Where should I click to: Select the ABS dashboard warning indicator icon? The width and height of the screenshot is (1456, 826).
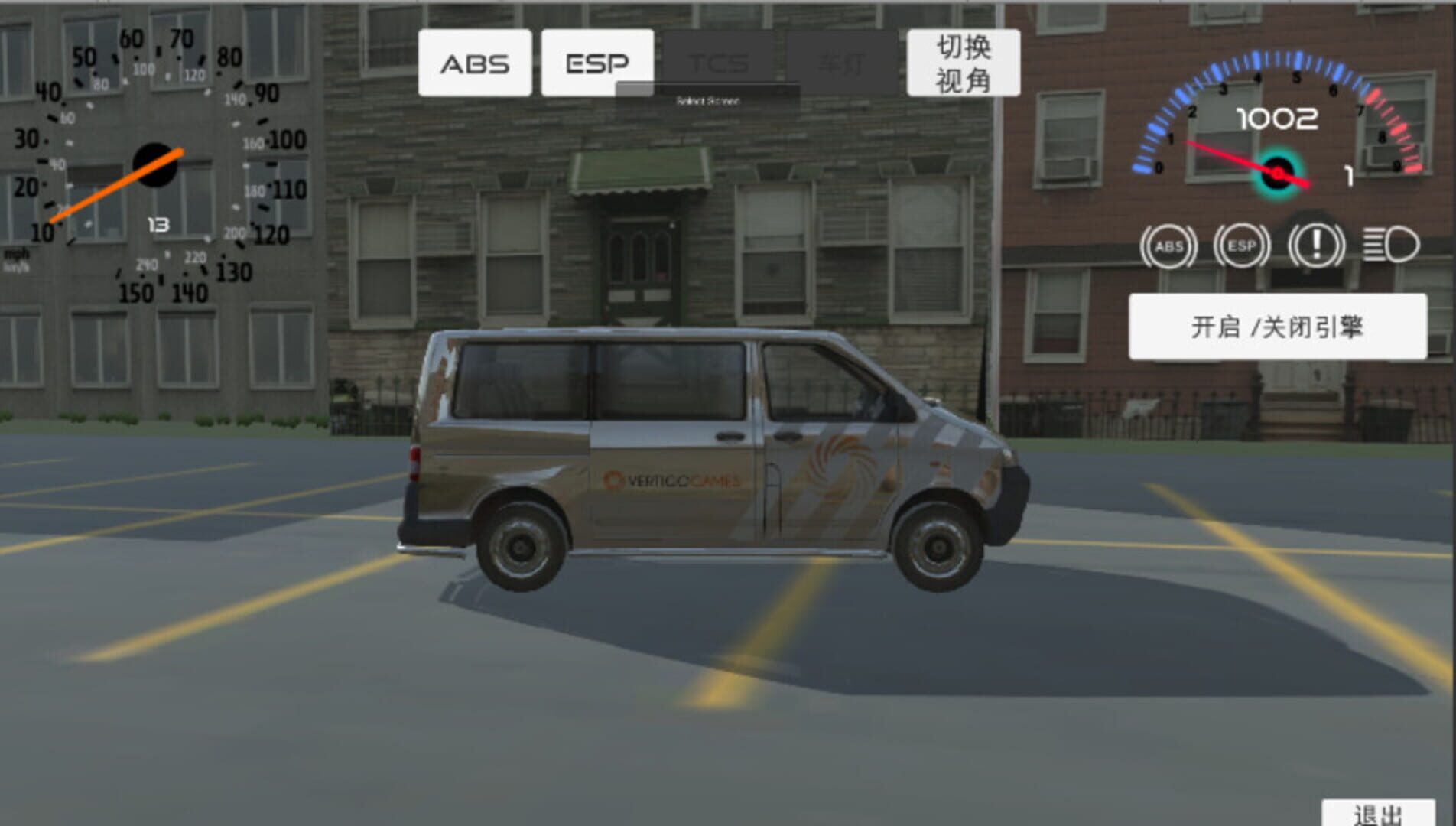tap(1168, 246)
